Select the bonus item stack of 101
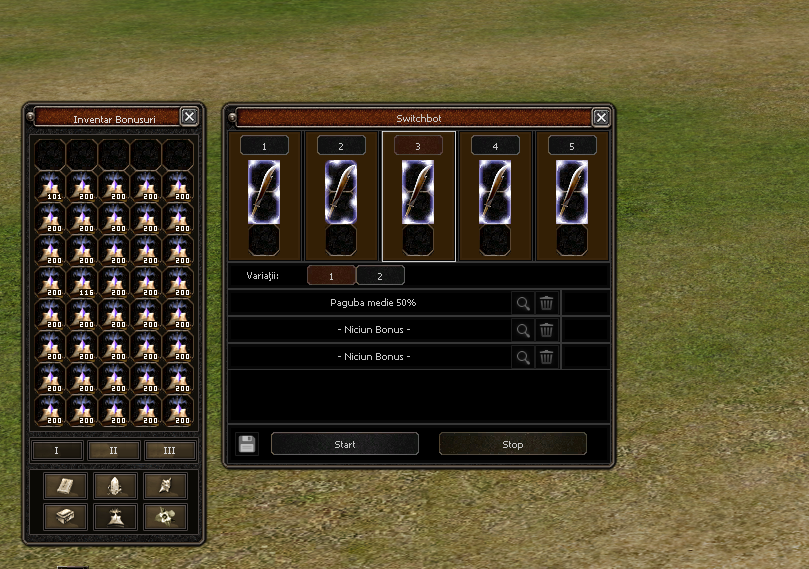 pos(51,187)
